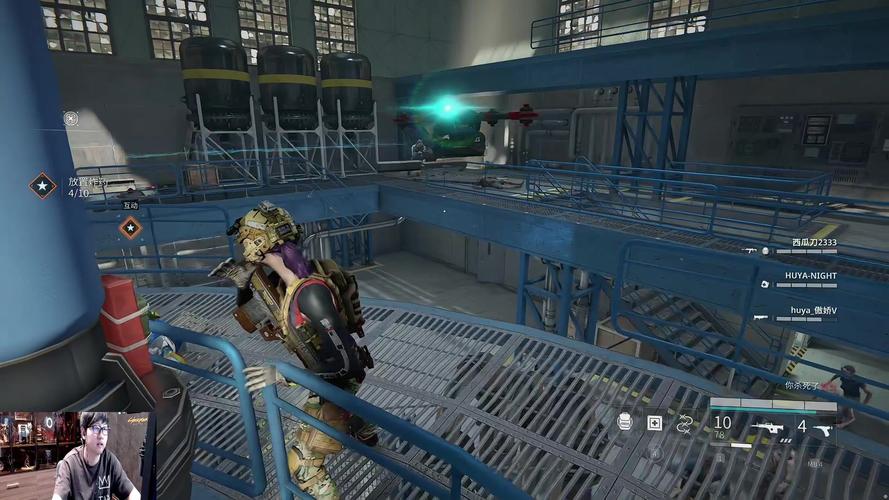Select the grenade item icon
The height and width of the screenshot is (500, 889).
click(625, 423)
